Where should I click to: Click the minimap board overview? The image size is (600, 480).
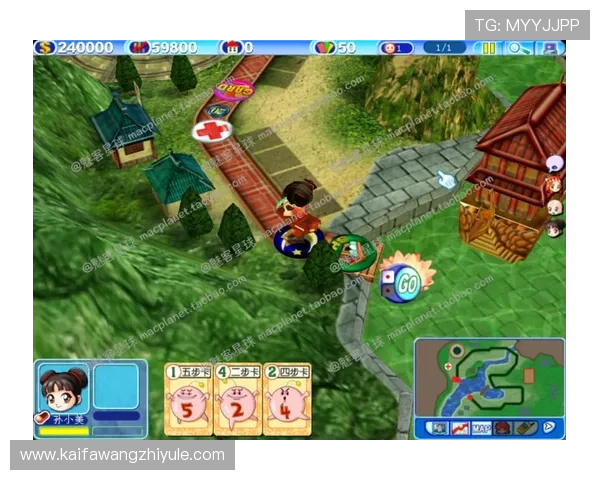pyautogui.click(x=489, y=377)
